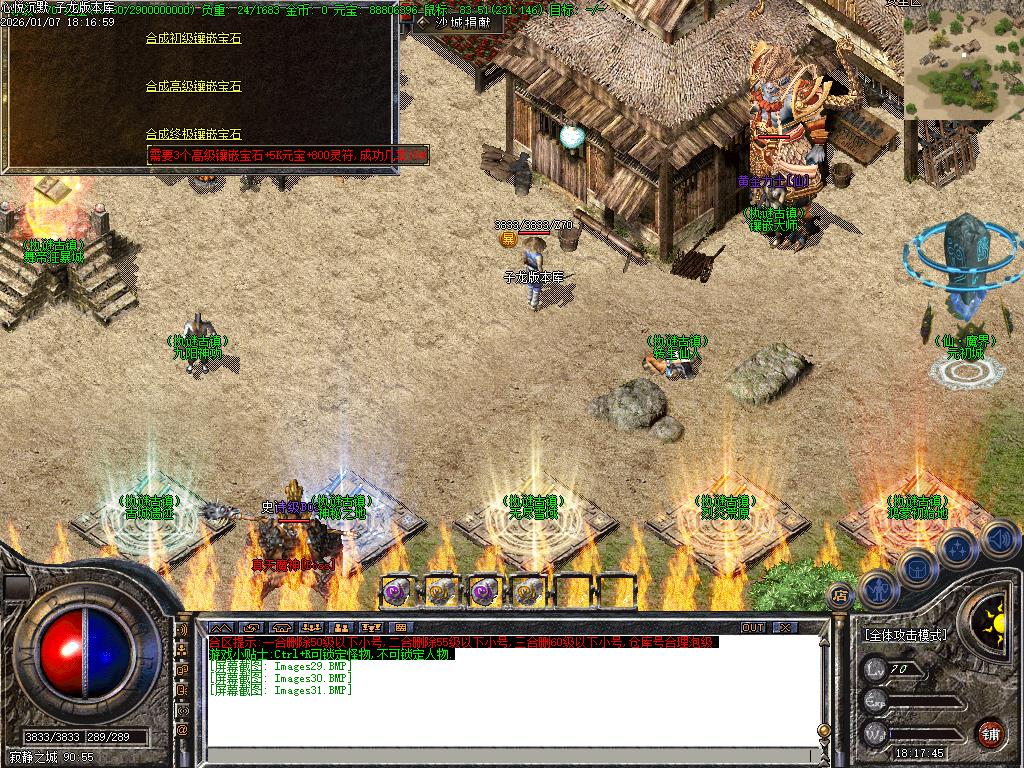Choose 合成终极镶嵌宝石 dialogue option
Screen dimensions: 1024x768
pos(193,134)
